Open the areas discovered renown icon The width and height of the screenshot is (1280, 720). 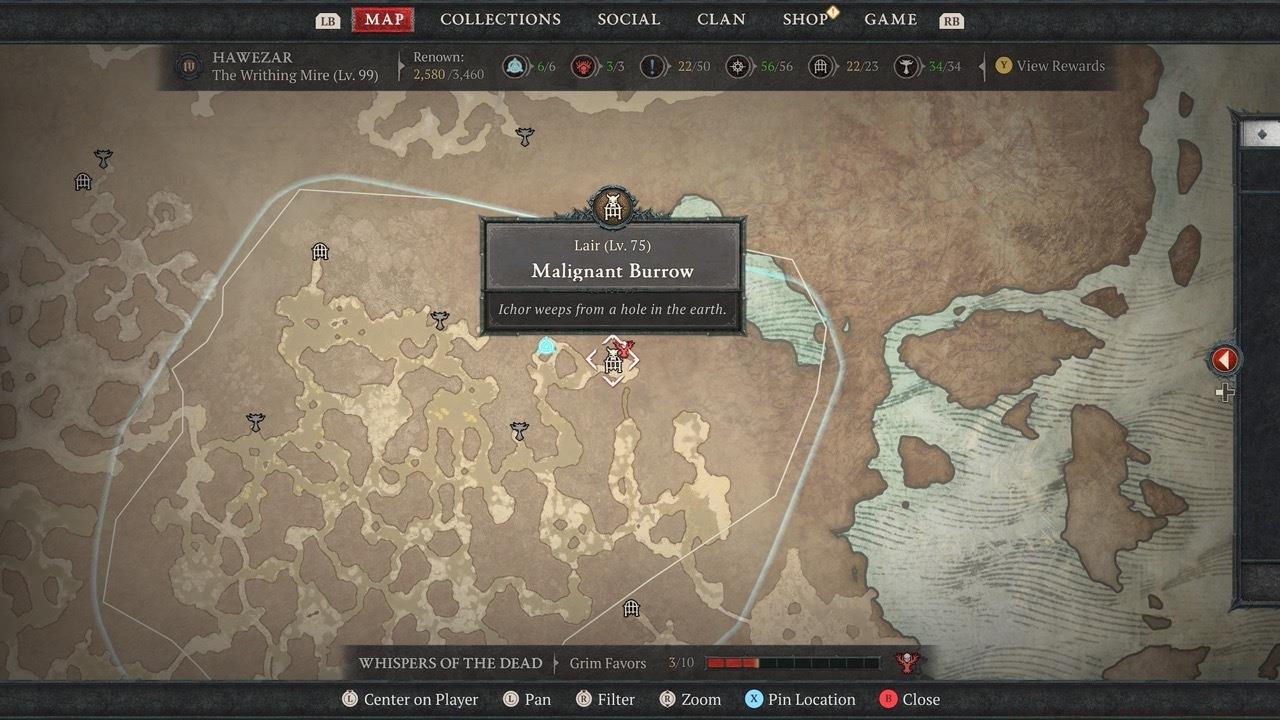point(737,68)
